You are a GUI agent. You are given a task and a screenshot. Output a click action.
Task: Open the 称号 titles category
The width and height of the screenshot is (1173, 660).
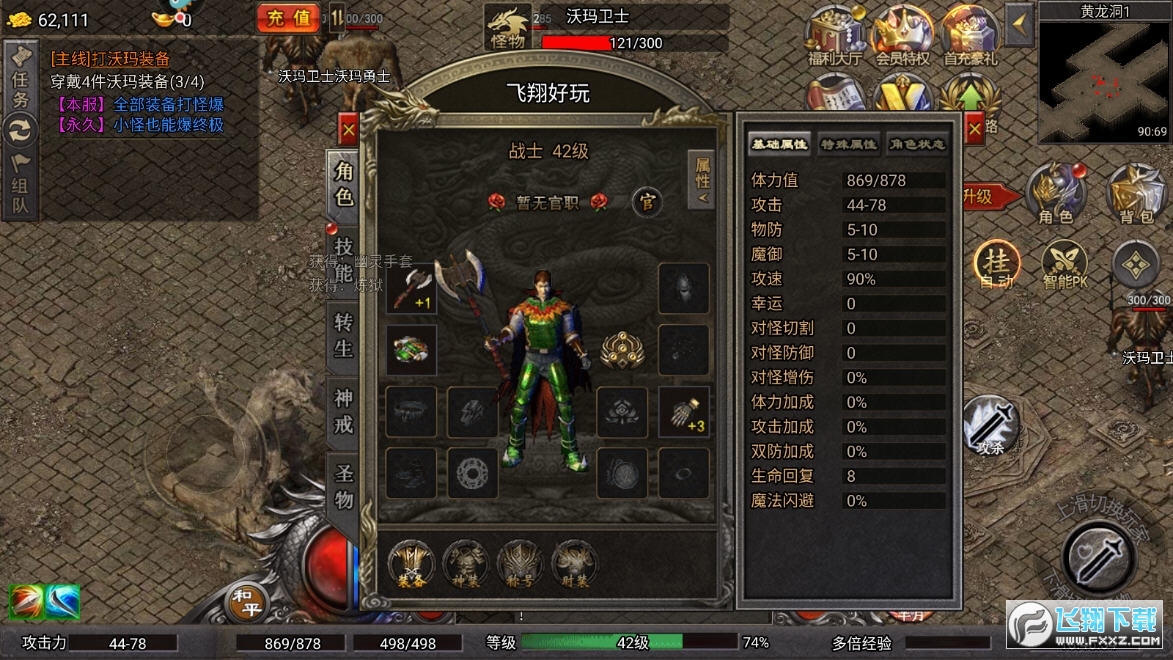click(520, 564)
